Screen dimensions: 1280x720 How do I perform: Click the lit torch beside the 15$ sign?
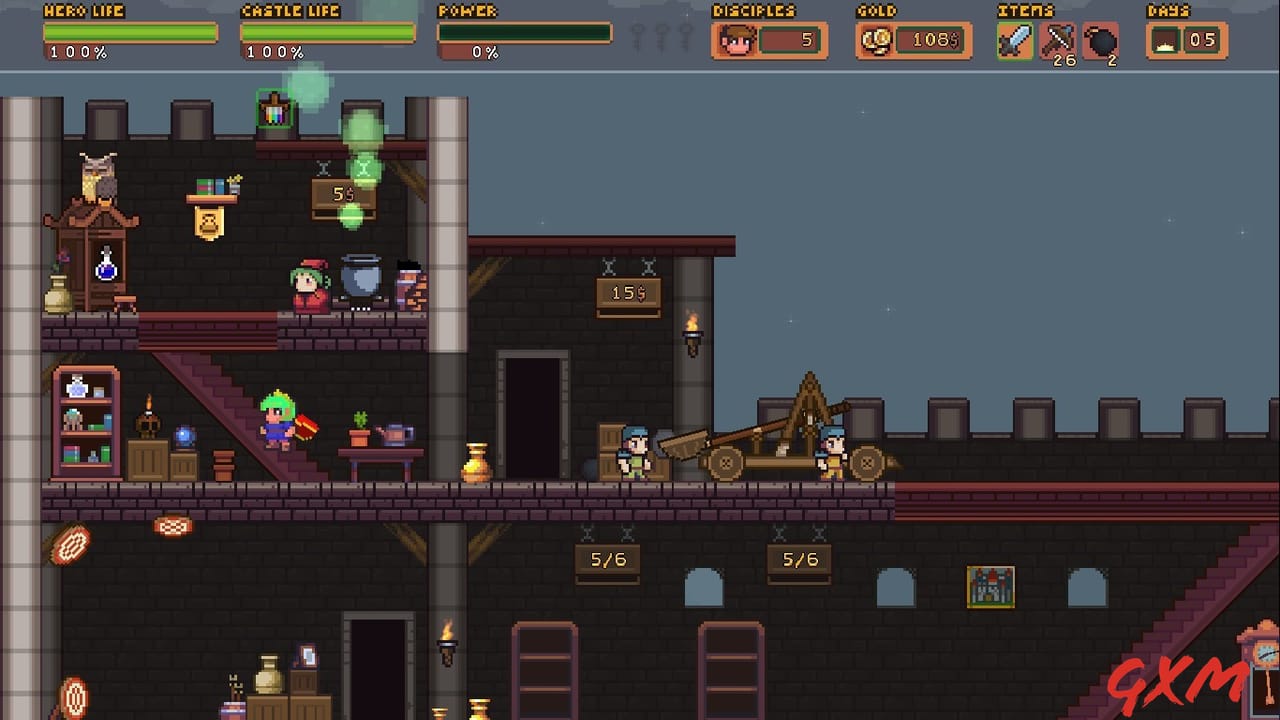(692, 330)
